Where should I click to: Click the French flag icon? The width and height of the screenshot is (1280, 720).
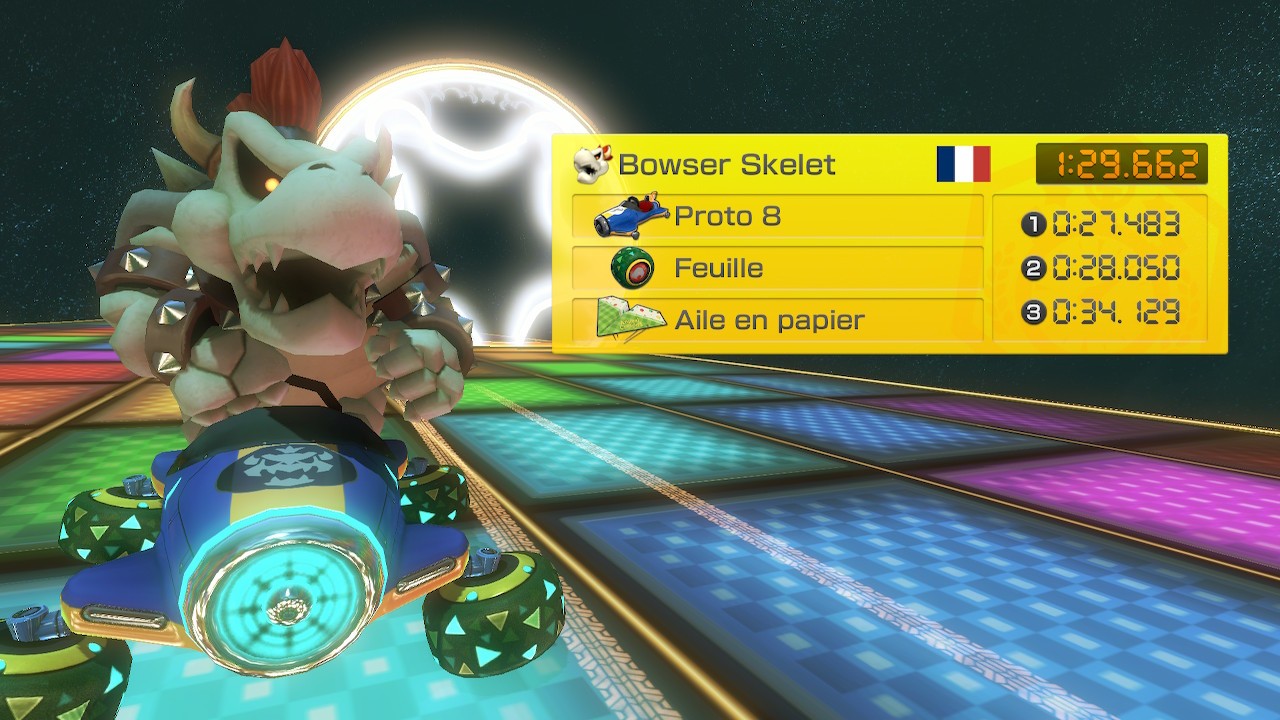(963, 164)
